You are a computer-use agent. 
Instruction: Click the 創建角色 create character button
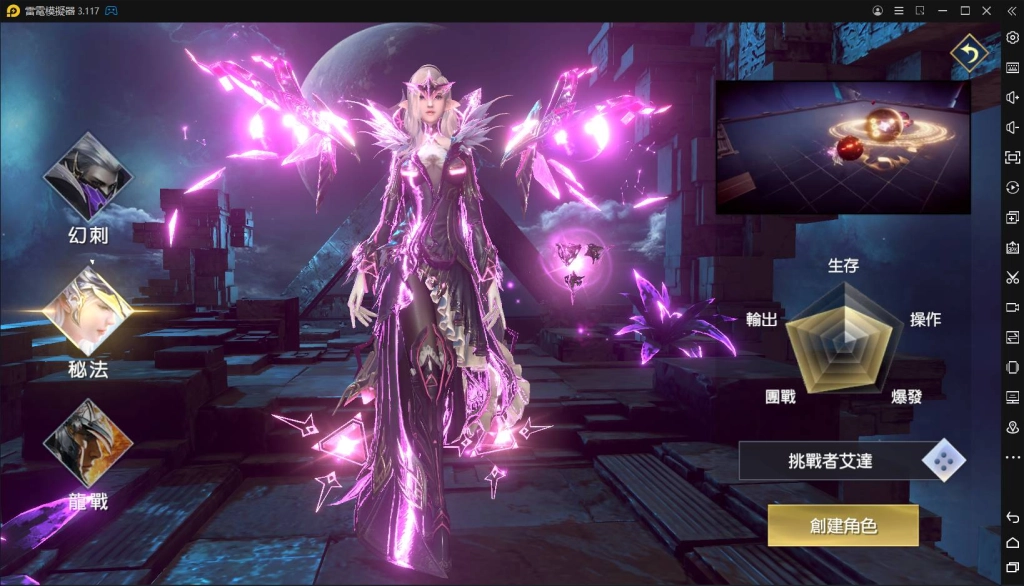[842, 525]
